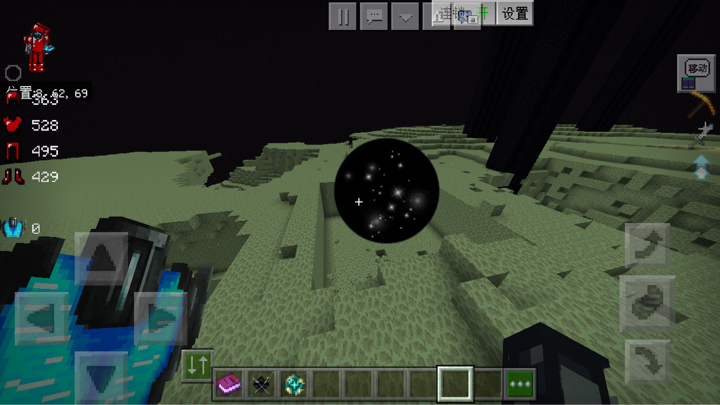Move backward with the down arrow
This screenshot has width=720, height=405.
[102, 377]
